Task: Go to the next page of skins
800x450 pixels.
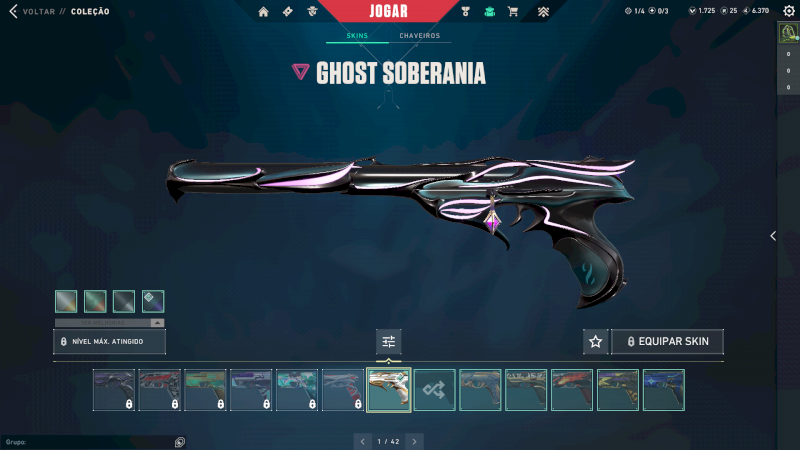Action: click(415, 441)
